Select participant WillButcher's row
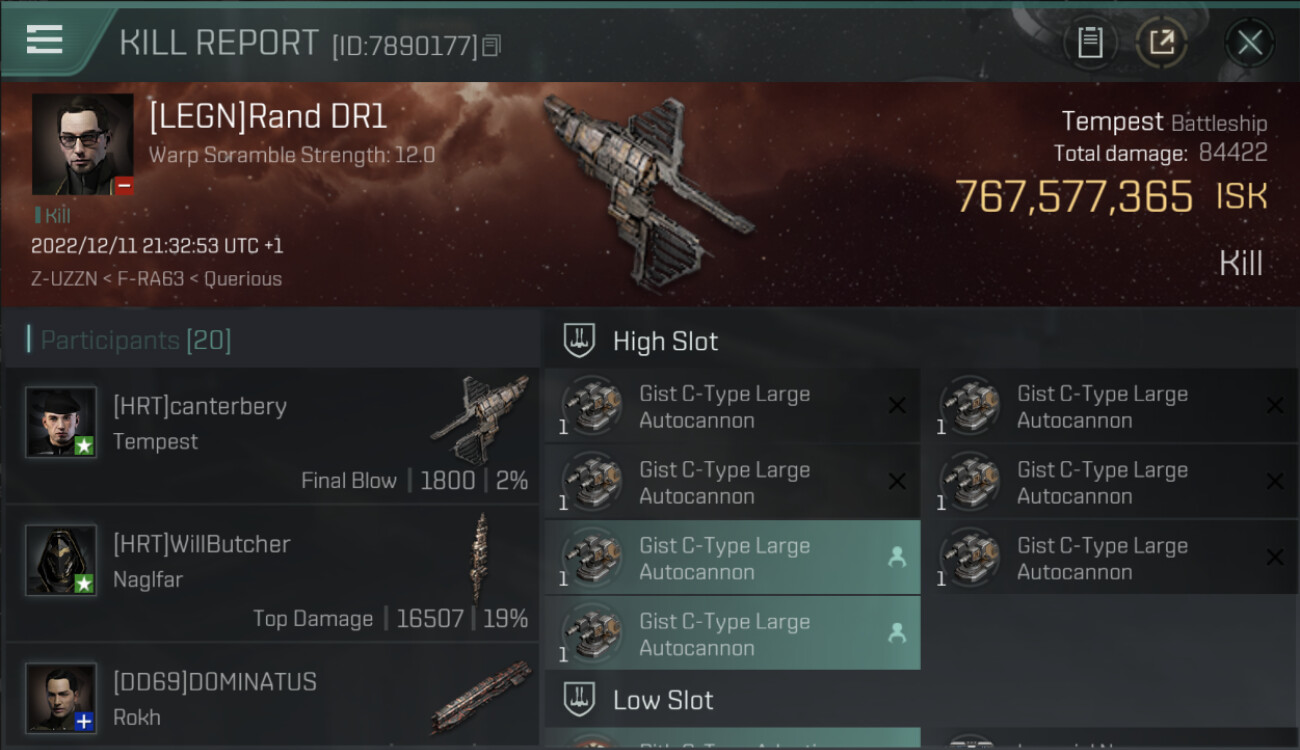The image size is (1300, 750). (272, 574)
